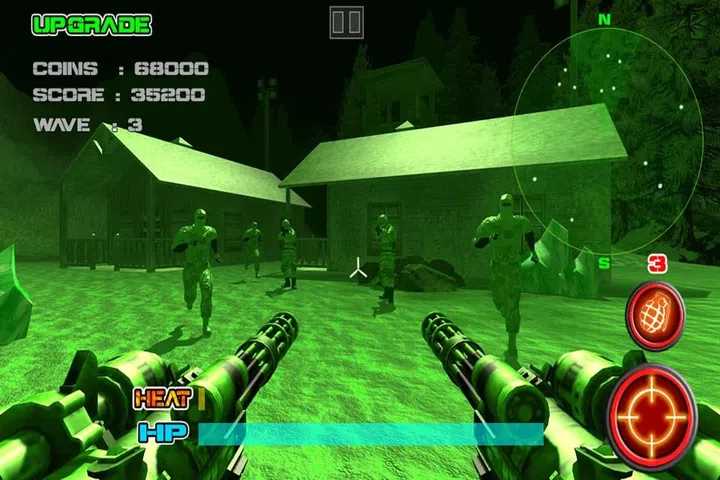This screenshot has height=480, width=720.
Task: Open the Upgrade menu
Action: coord(91,24)
